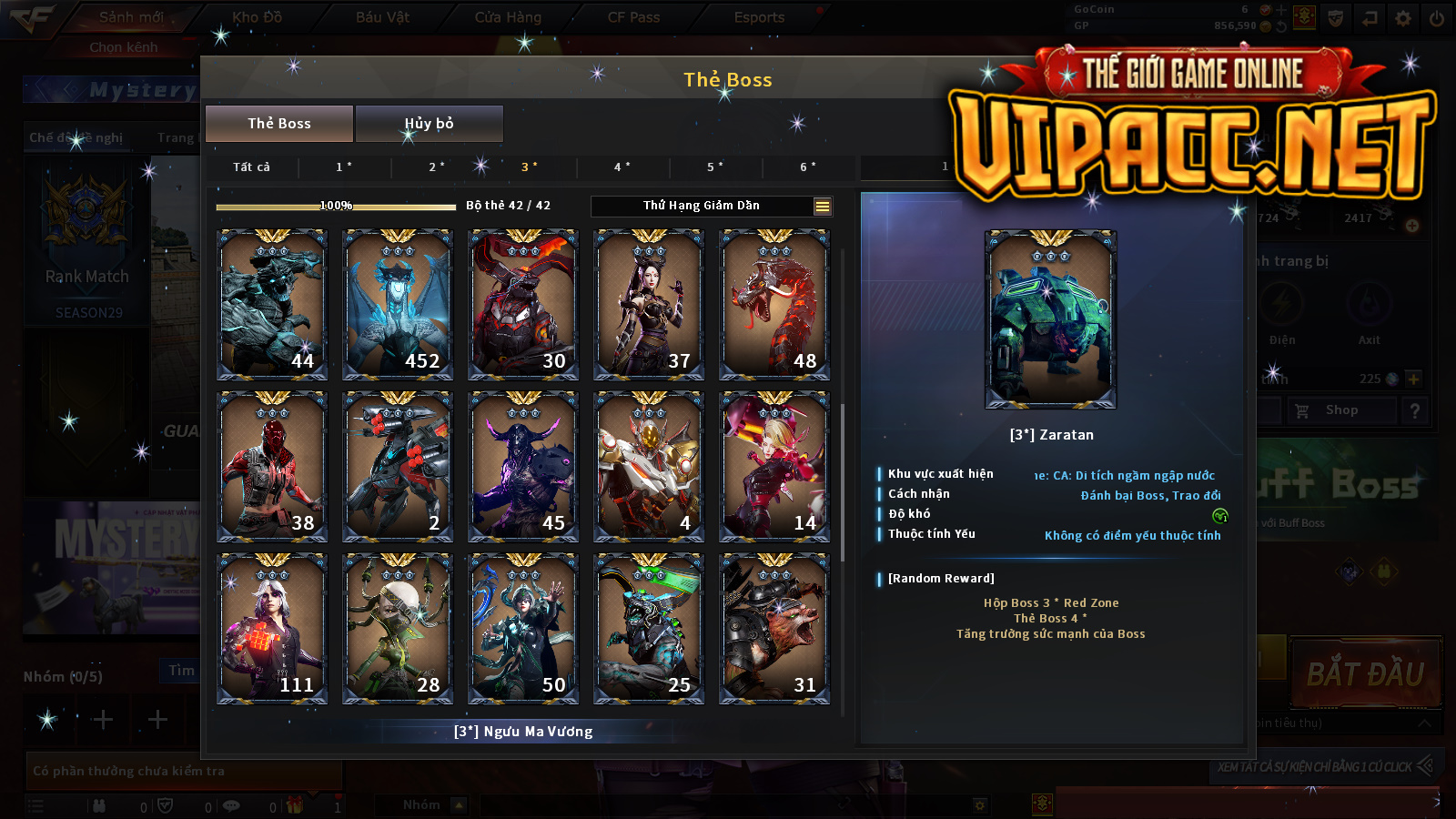
Task: Switch to the 4 star filter
Action: [x=622, y=167]
